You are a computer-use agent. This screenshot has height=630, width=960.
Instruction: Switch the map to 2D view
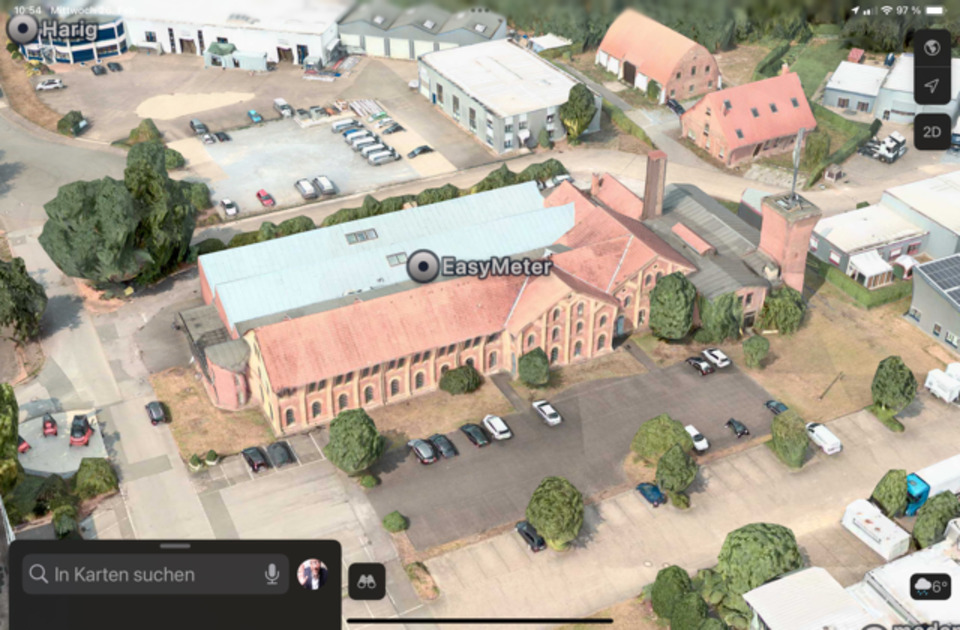click(x=932, y=131)
